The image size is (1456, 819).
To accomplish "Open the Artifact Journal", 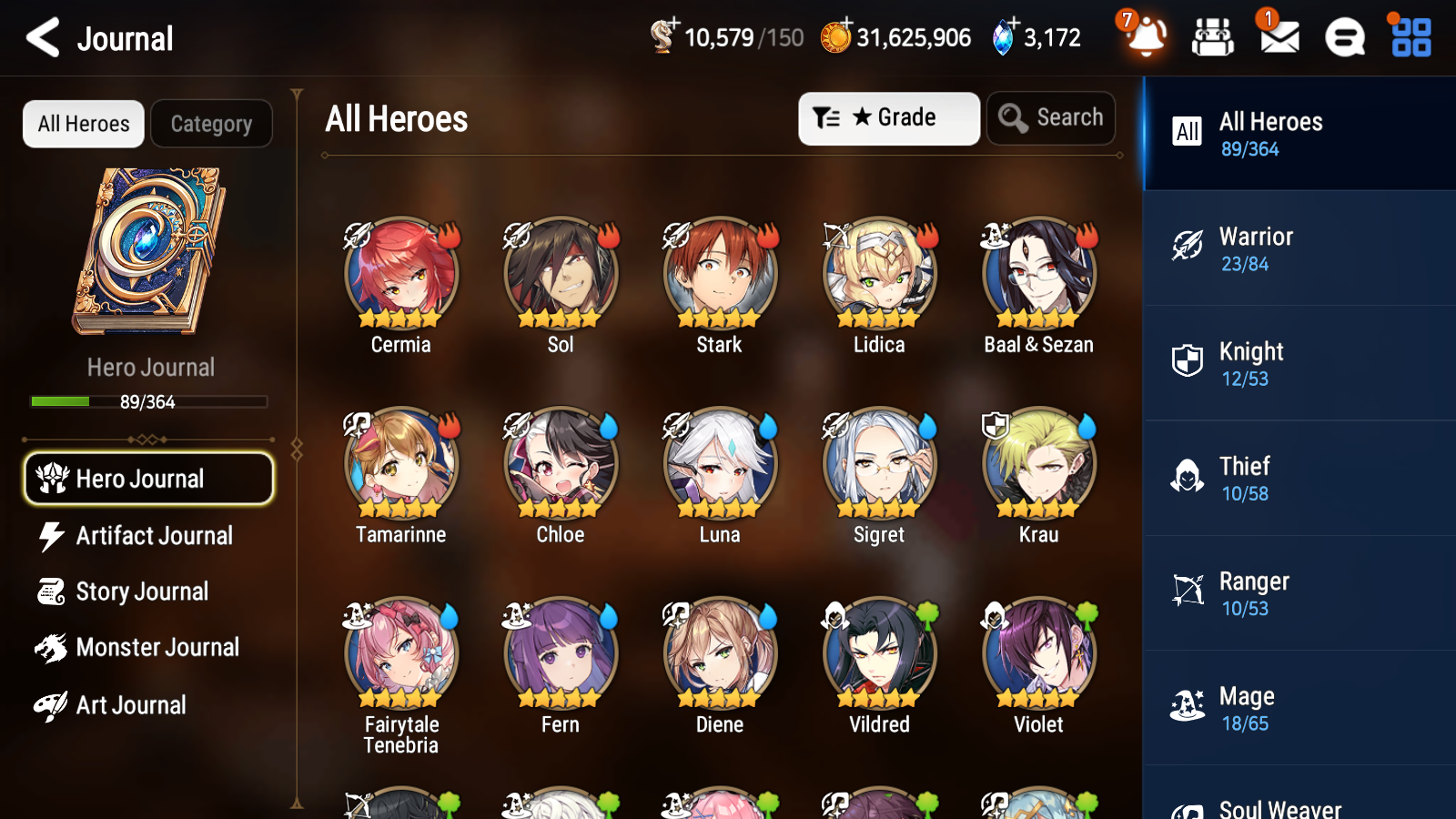I will [155, 536].
